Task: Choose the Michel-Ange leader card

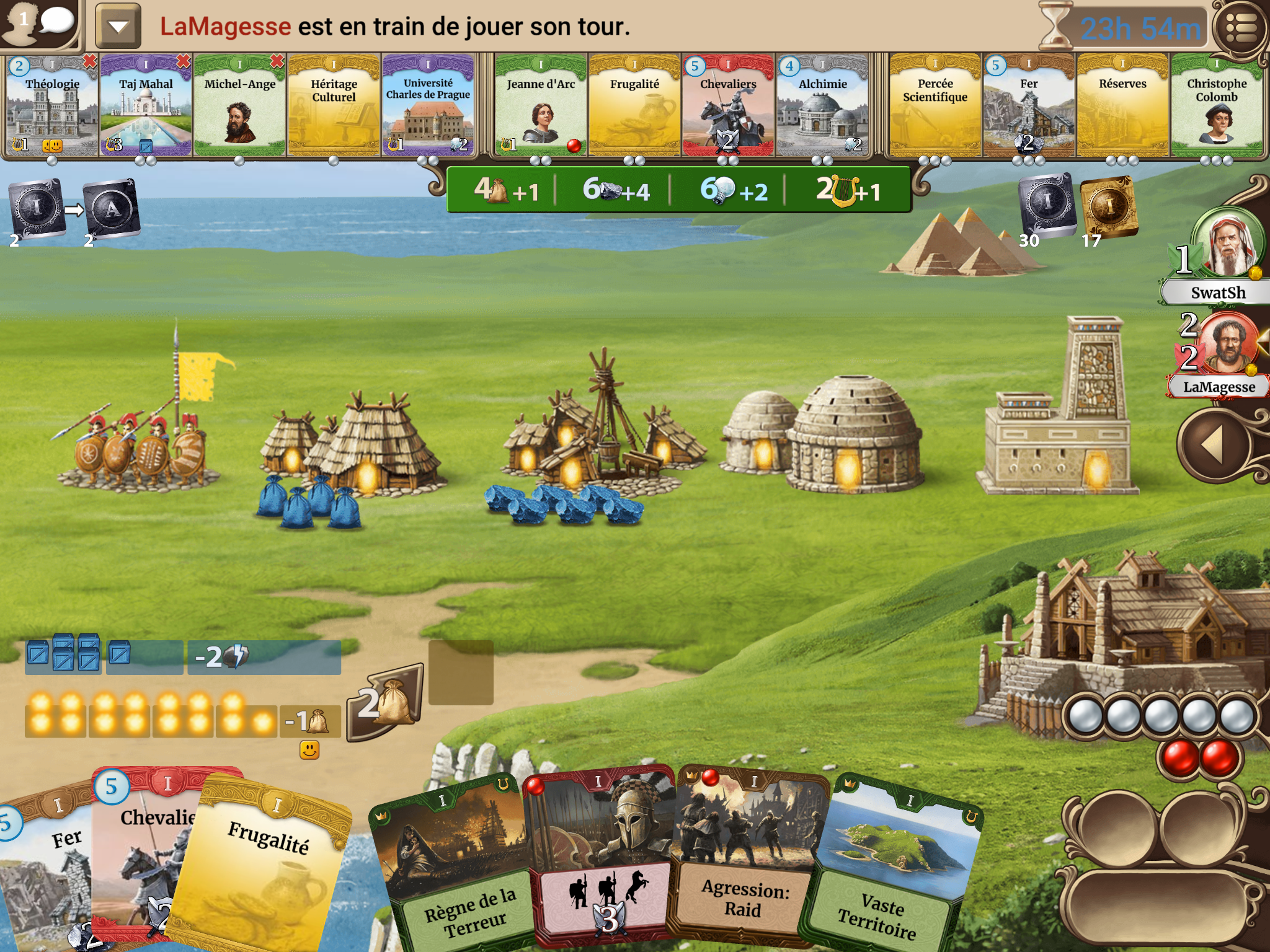Action: tap(240, 105)
